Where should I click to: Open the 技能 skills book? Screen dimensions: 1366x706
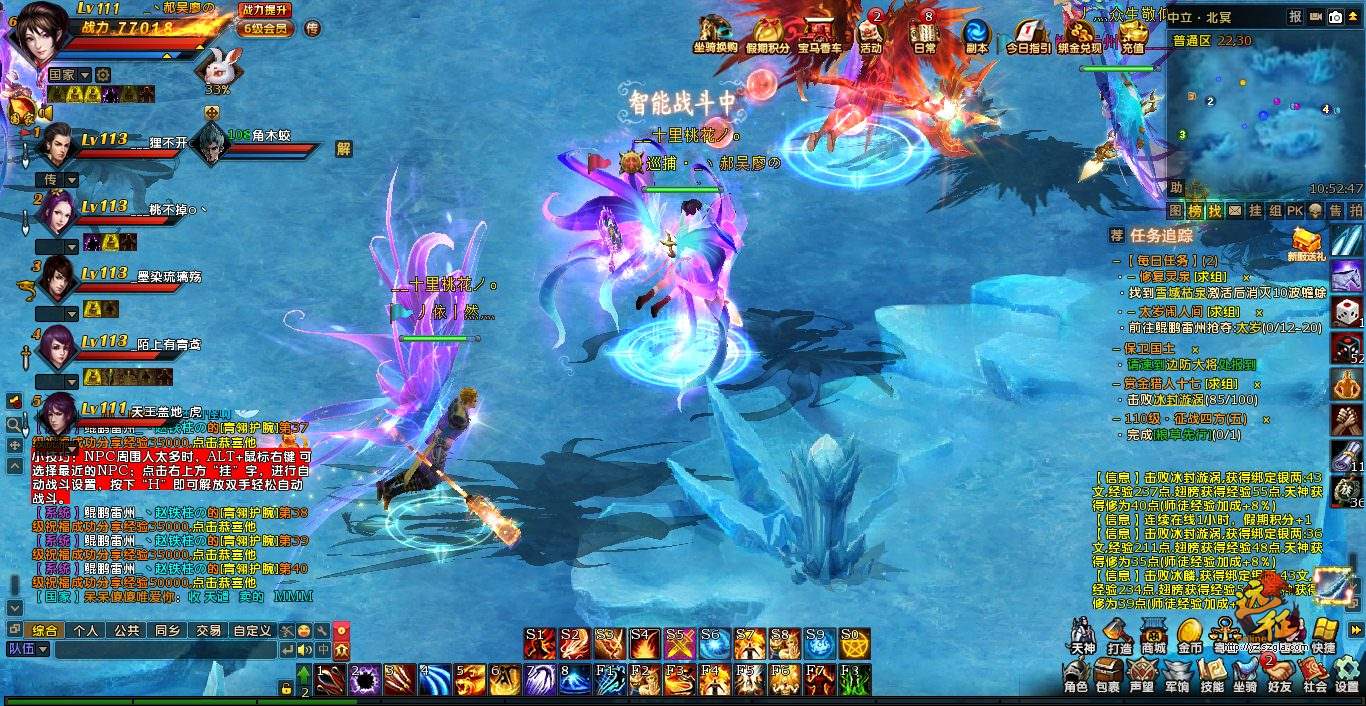(1211, 677)
